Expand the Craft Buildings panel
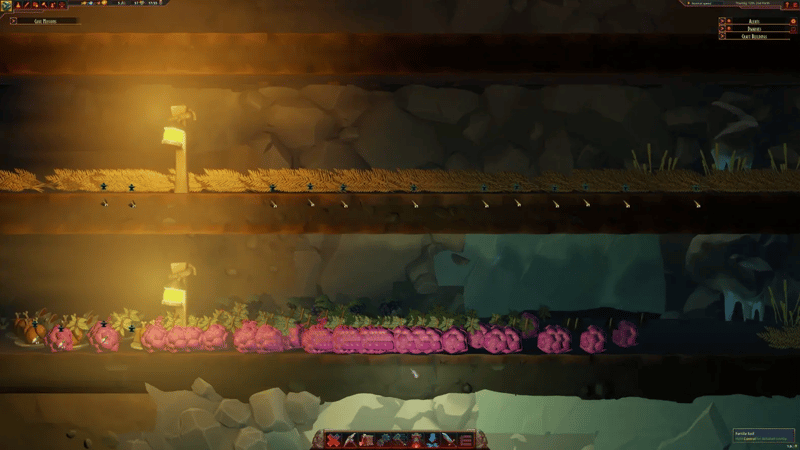Viewport: 800px width, 450px height. coord(722,36)
